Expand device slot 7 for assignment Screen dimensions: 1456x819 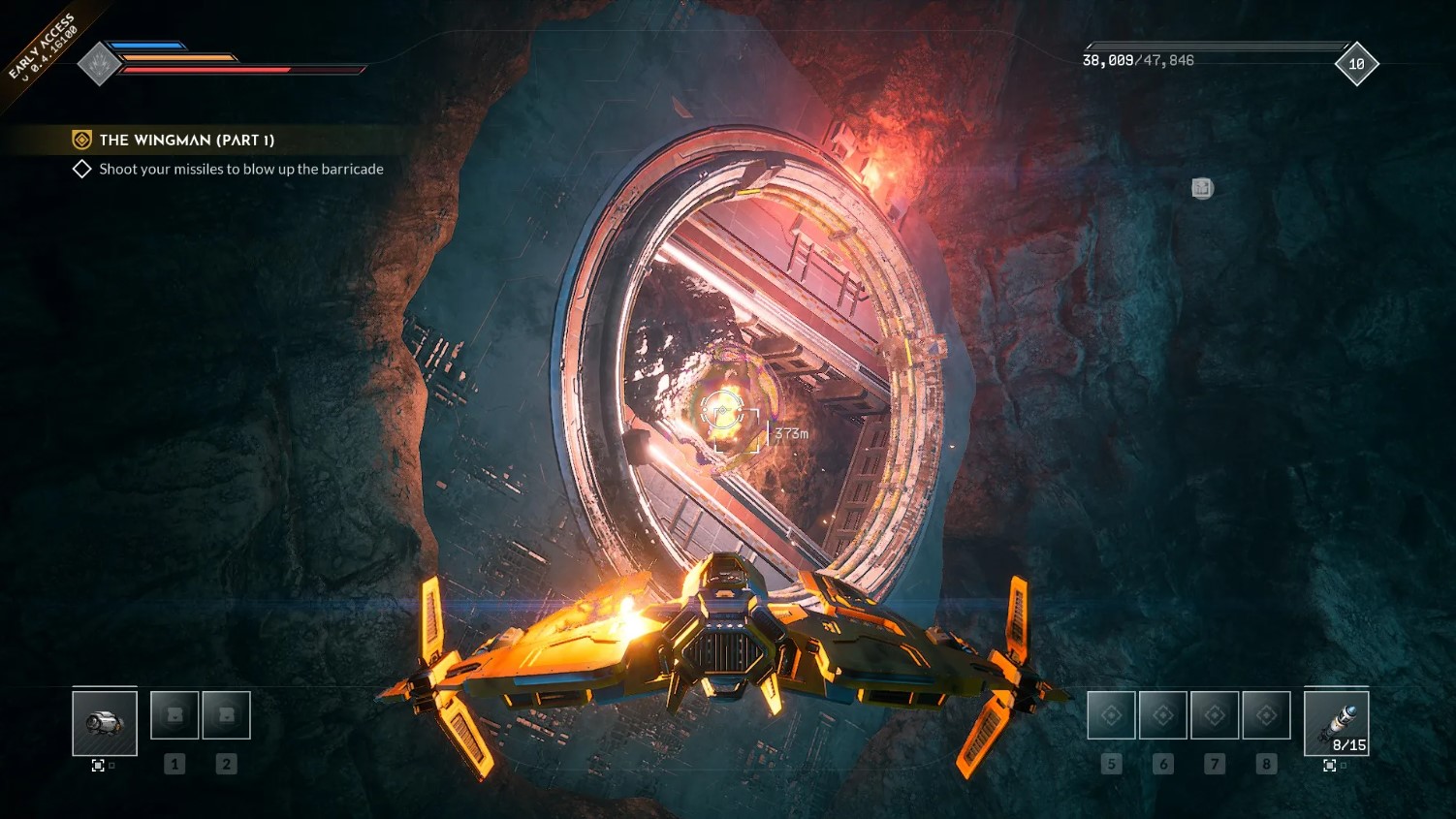click(1215, 713)
